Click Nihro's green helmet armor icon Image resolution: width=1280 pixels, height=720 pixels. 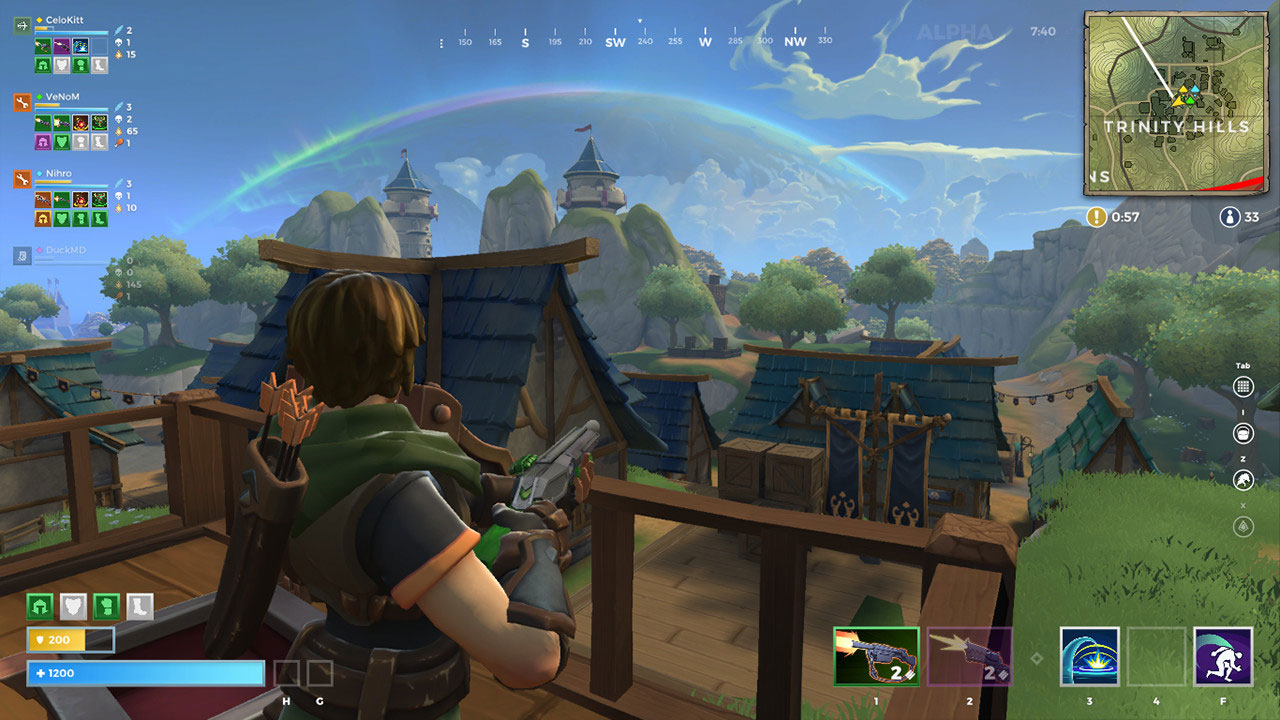pyautogui.click(x=42, y=217)
